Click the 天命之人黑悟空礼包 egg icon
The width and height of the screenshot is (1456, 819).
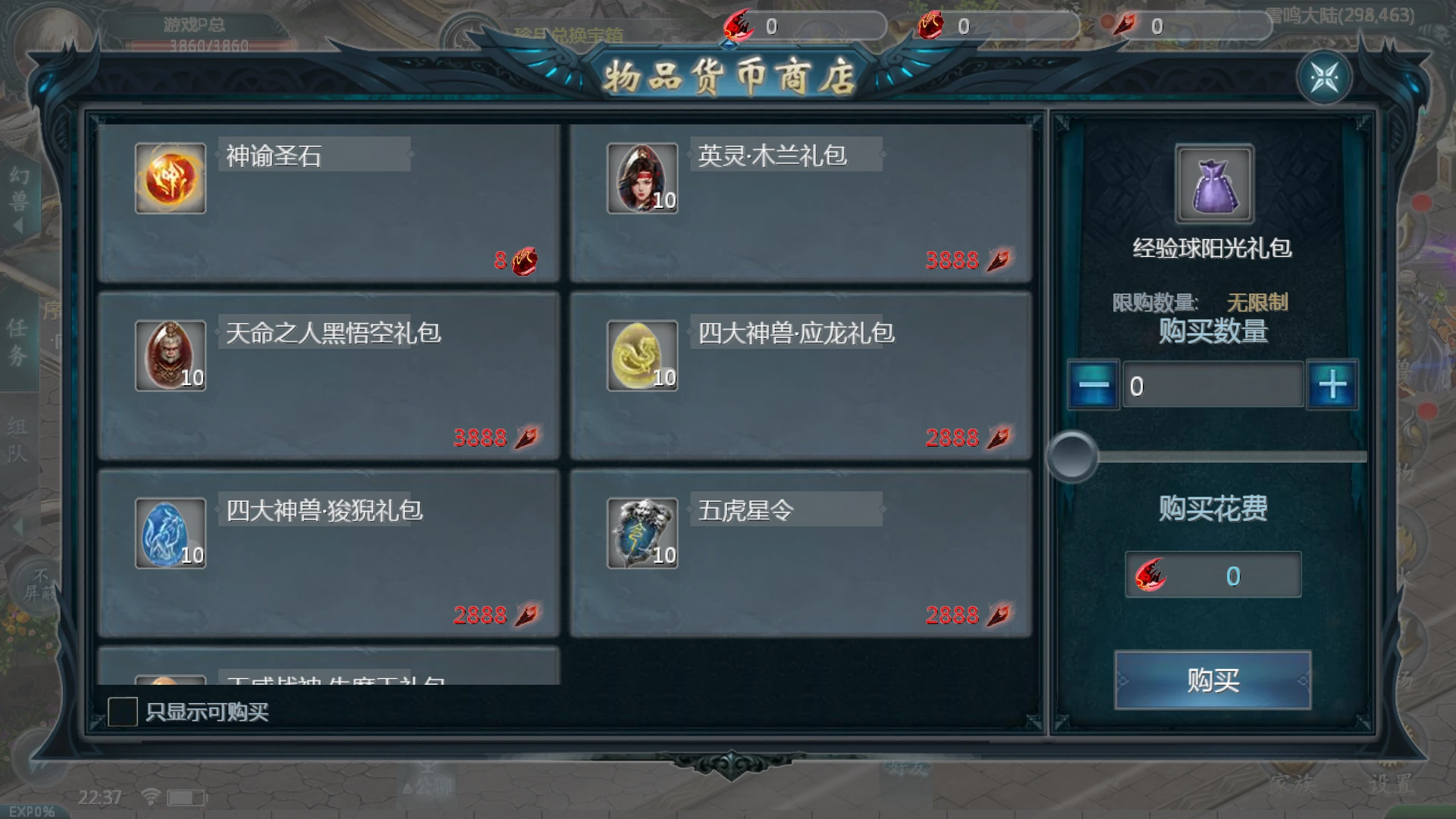pyautogui.click(x=170, y=356)
